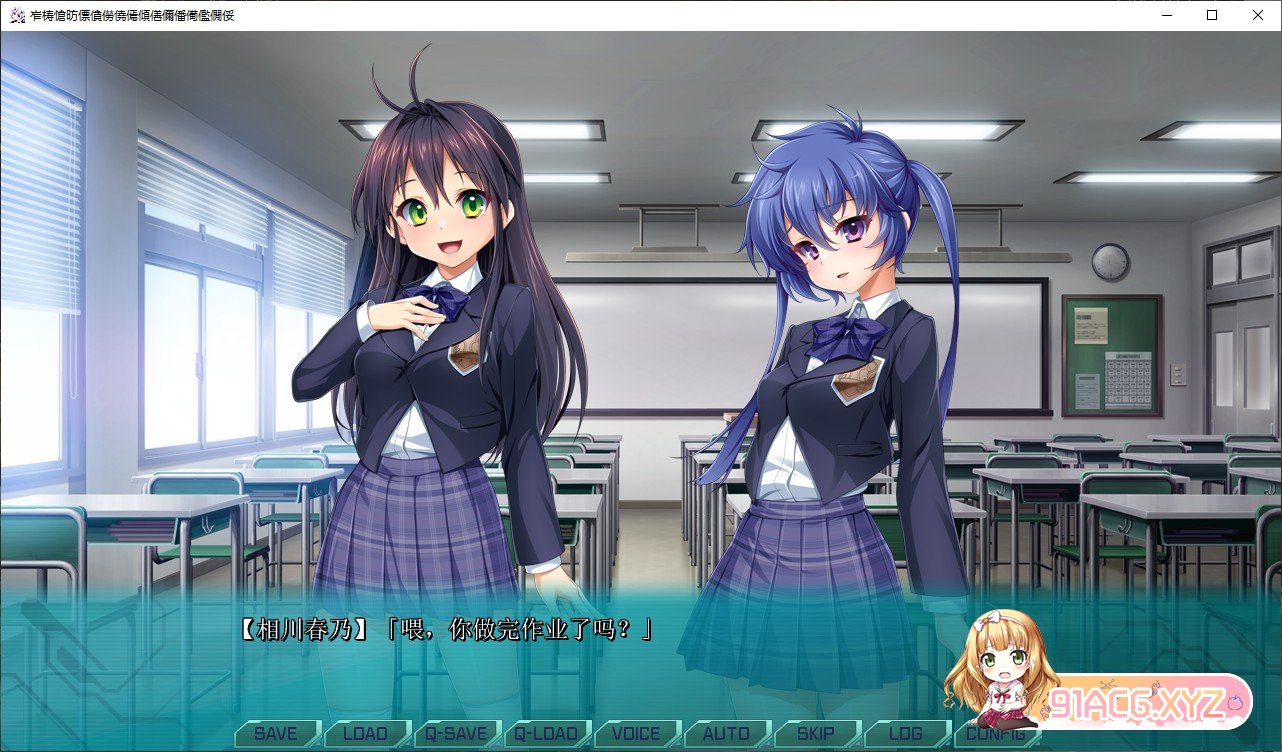Open the LOAD menu
Viewport: 1282px width, 752px height.
[x=365, y=734]
